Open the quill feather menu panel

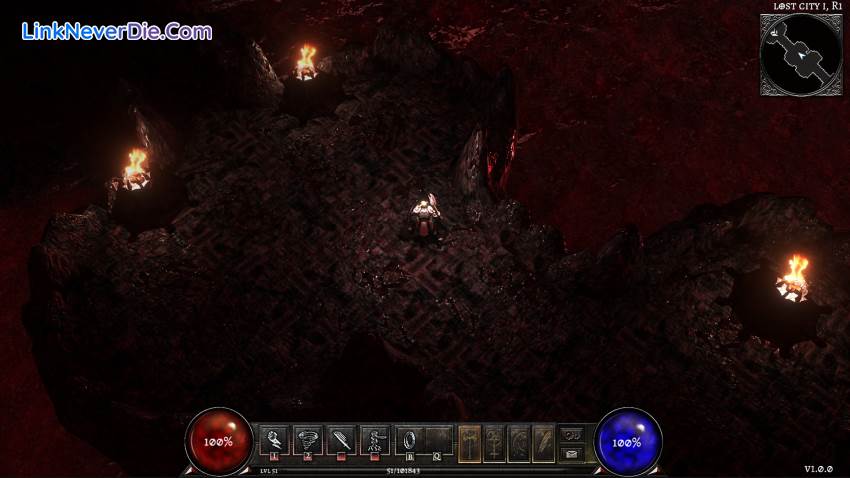coord(543,442)
